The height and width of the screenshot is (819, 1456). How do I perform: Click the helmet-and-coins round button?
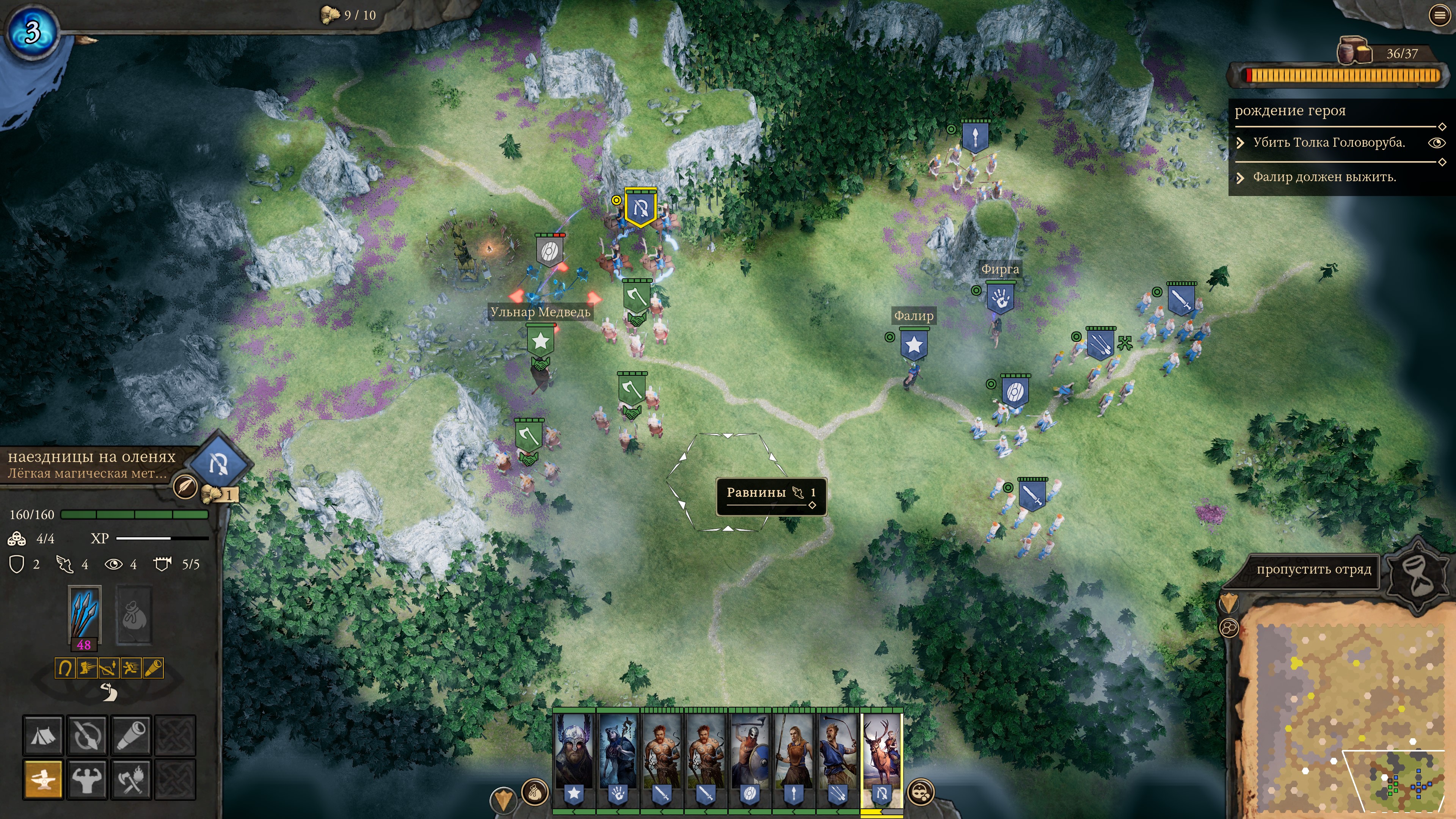coord(921,792)
